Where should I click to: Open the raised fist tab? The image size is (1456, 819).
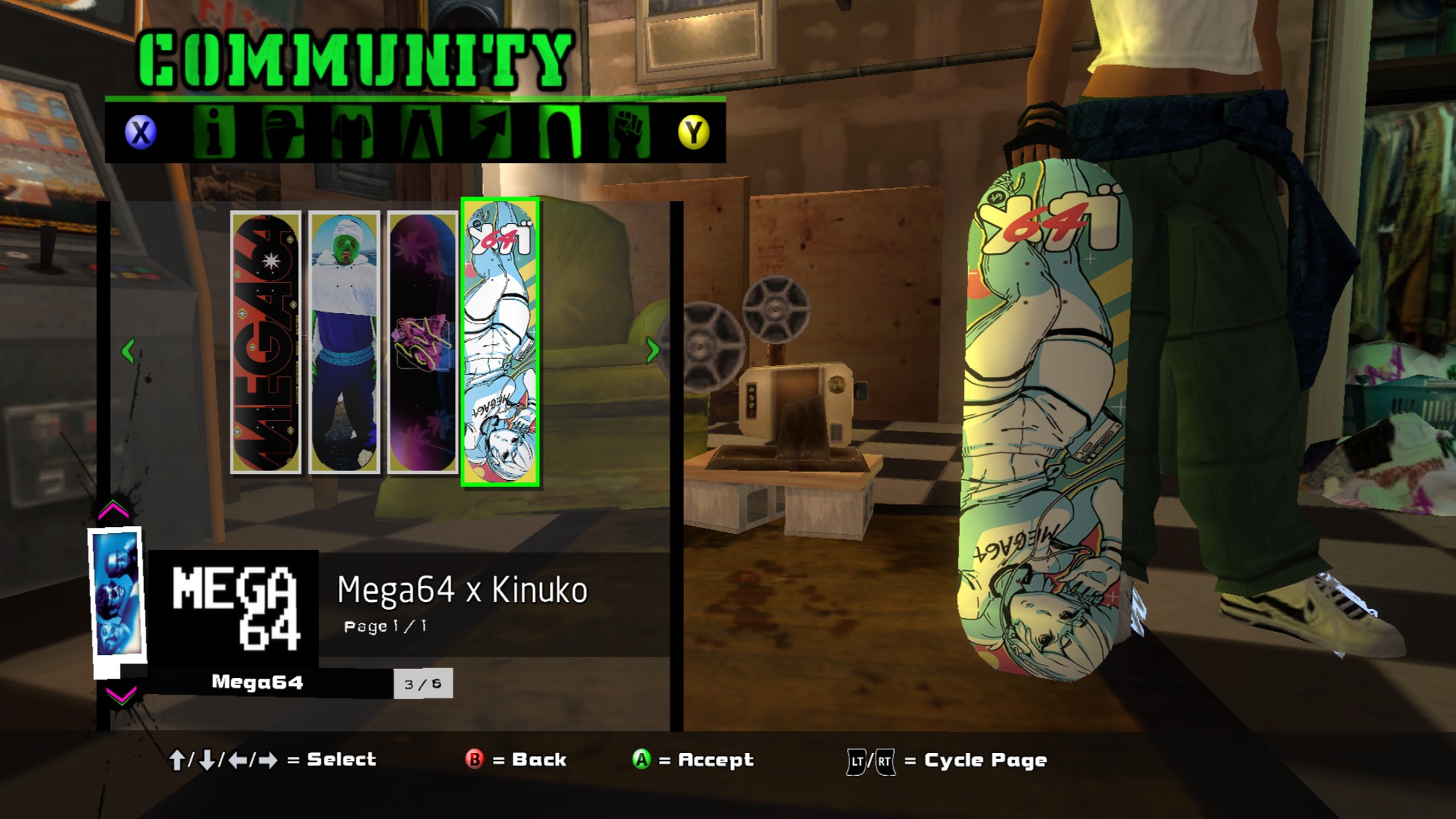(630, 132)
